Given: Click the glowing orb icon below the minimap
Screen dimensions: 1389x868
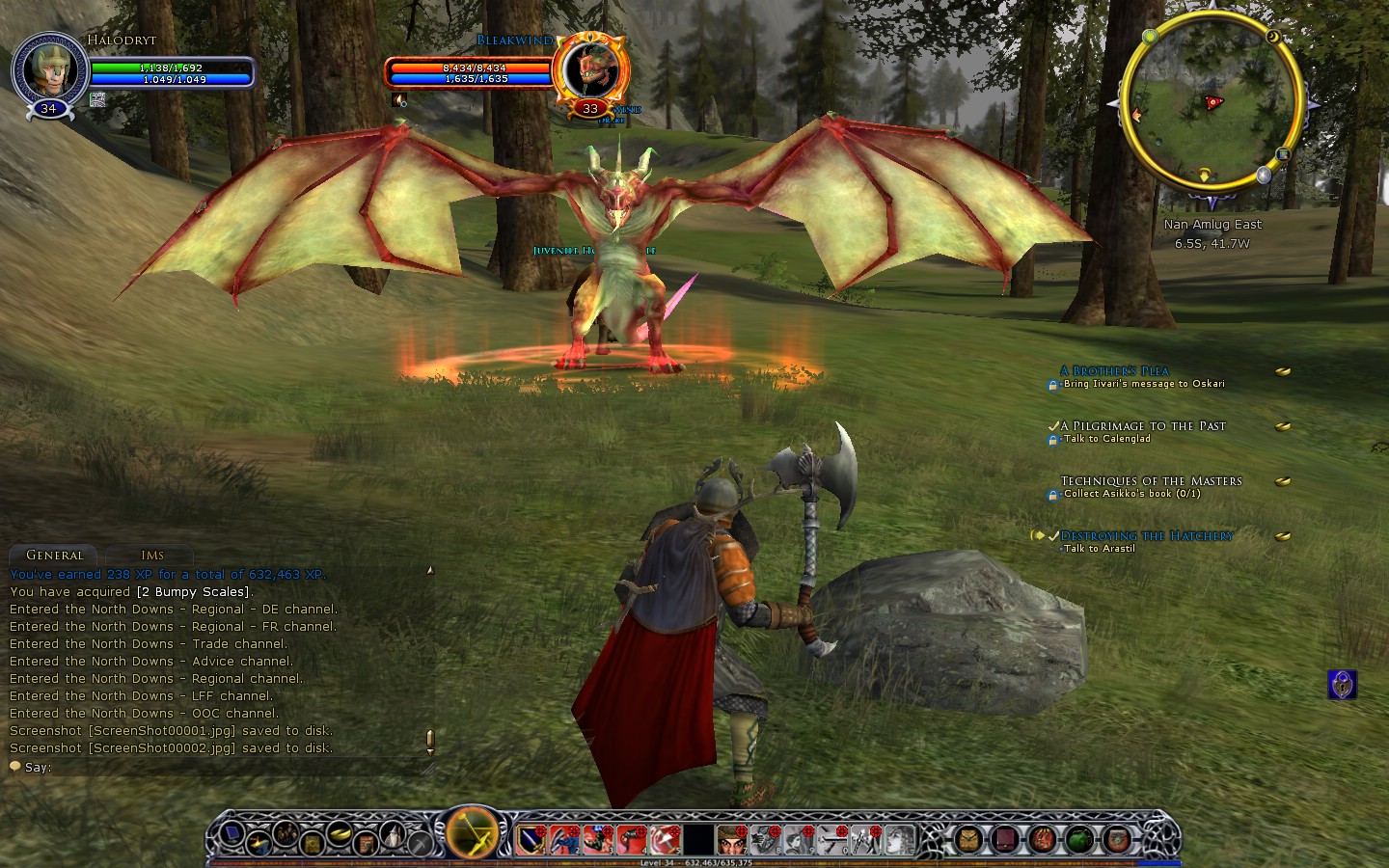Looking at the screenshot, I should click(1263, 175).
